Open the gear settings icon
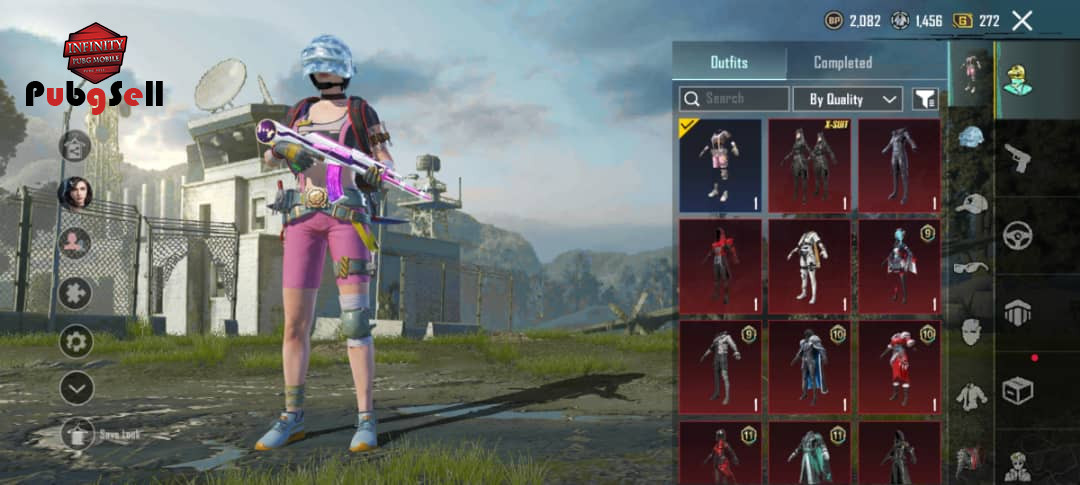The width and height of the screenshot is (1080, 485). (77, 341)
